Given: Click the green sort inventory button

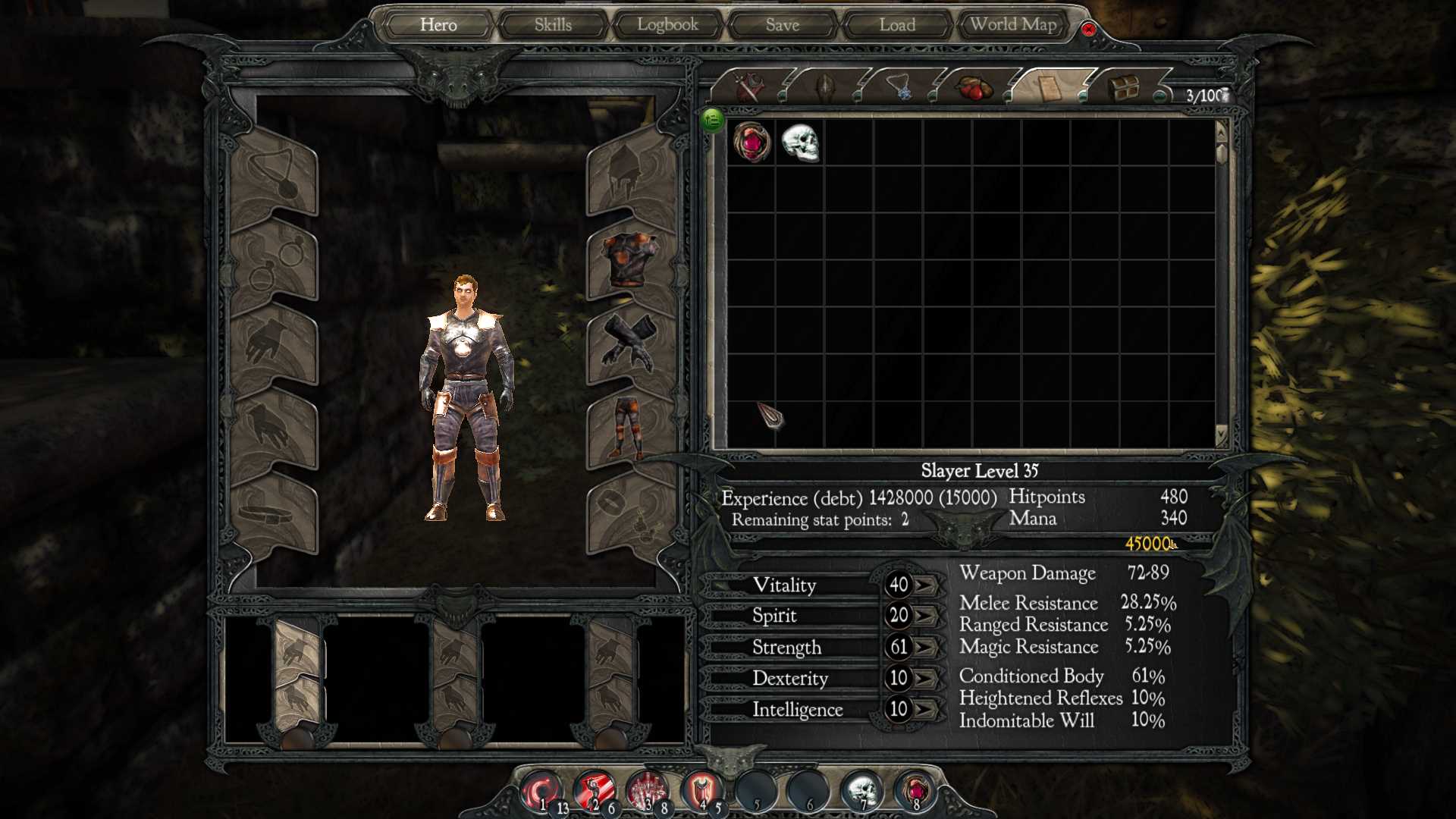Looking at the screenshot, I should coord(712,119).
